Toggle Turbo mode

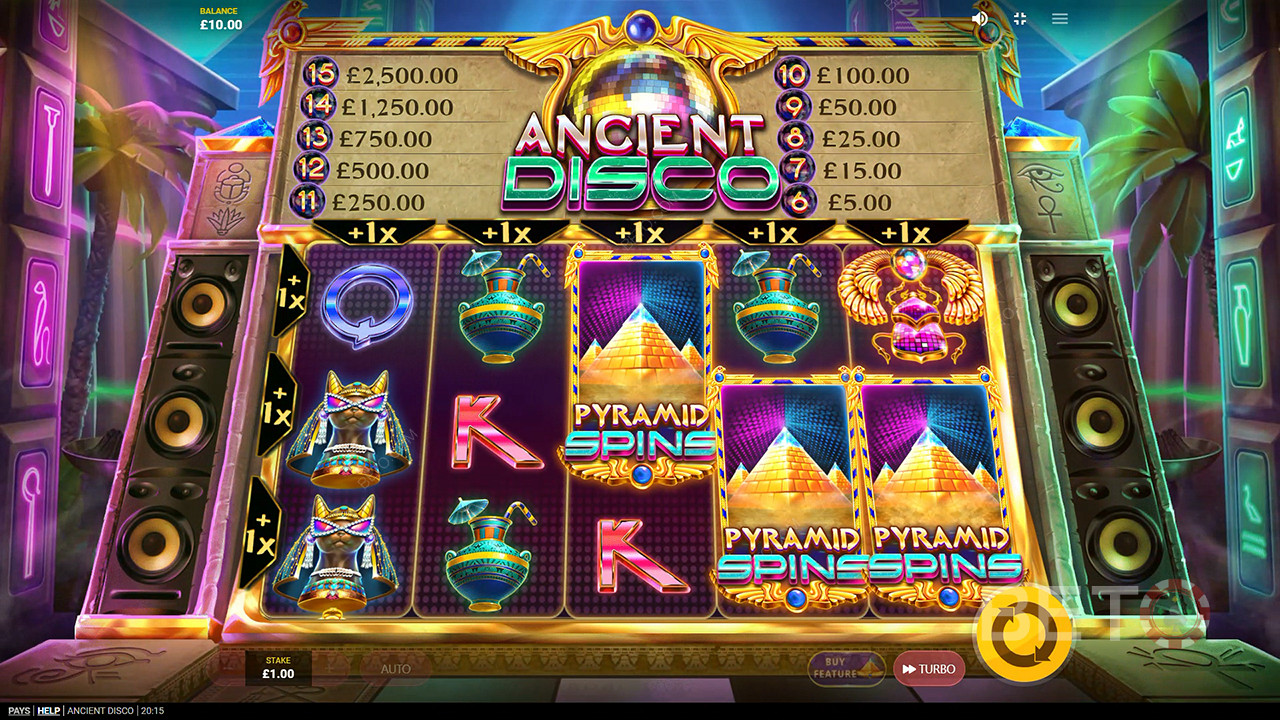pos(929,669)
